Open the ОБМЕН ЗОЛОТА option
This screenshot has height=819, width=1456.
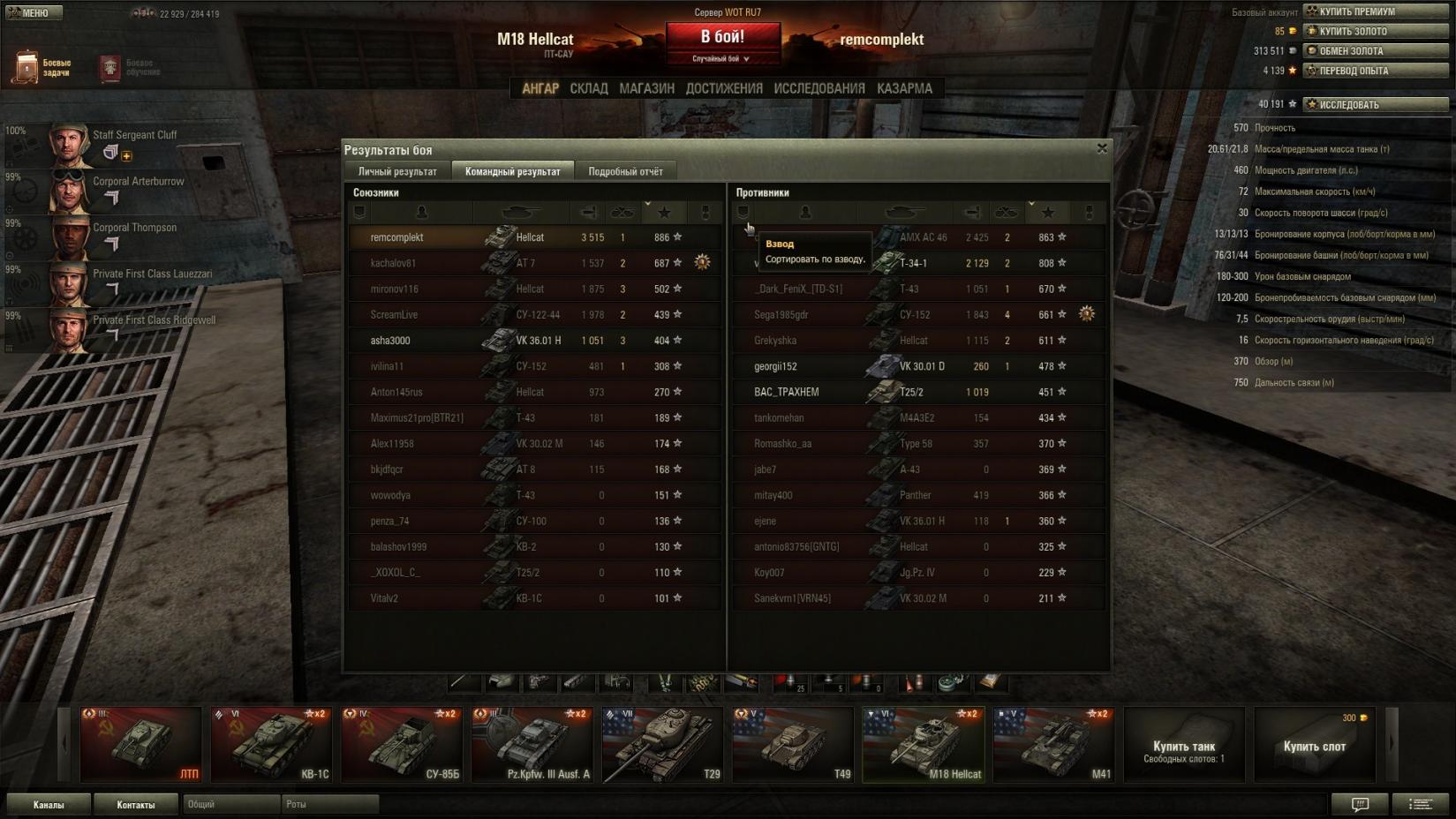[x=1376, y=51]
